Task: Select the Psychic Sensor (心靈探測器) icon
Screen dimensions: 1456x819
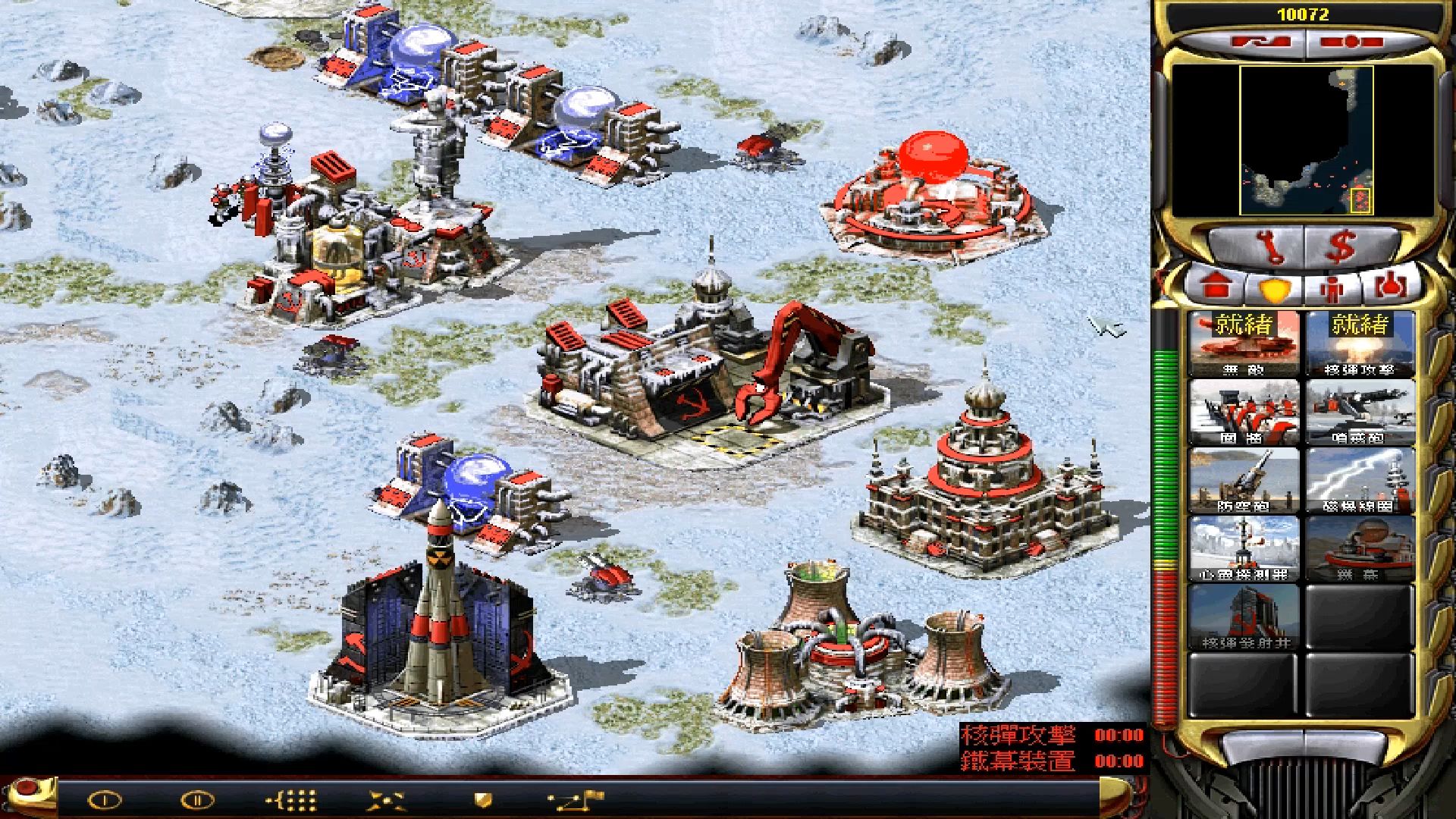Action: coord(1244,549)
